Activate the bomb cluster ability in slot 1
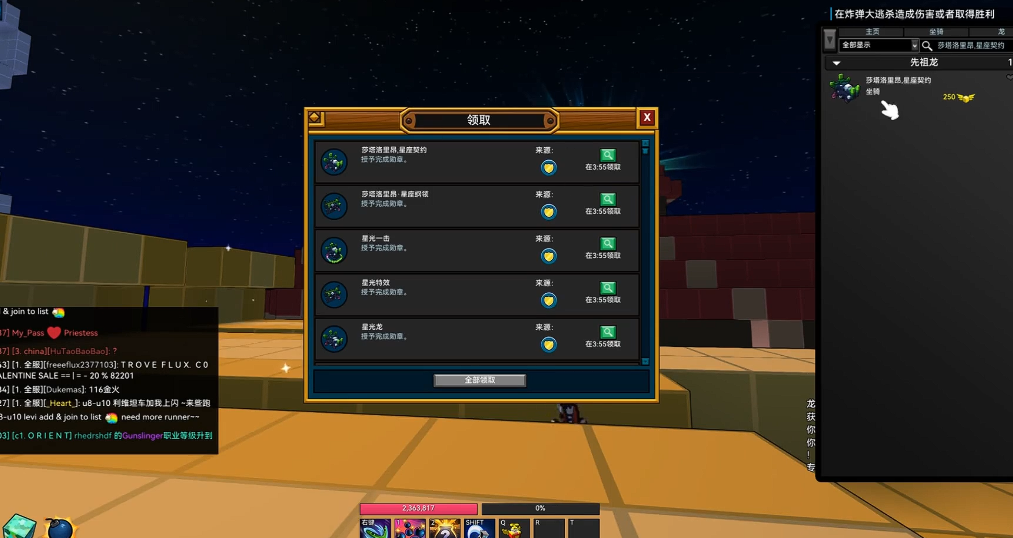The image size is (1013, 538). [410, 529]
